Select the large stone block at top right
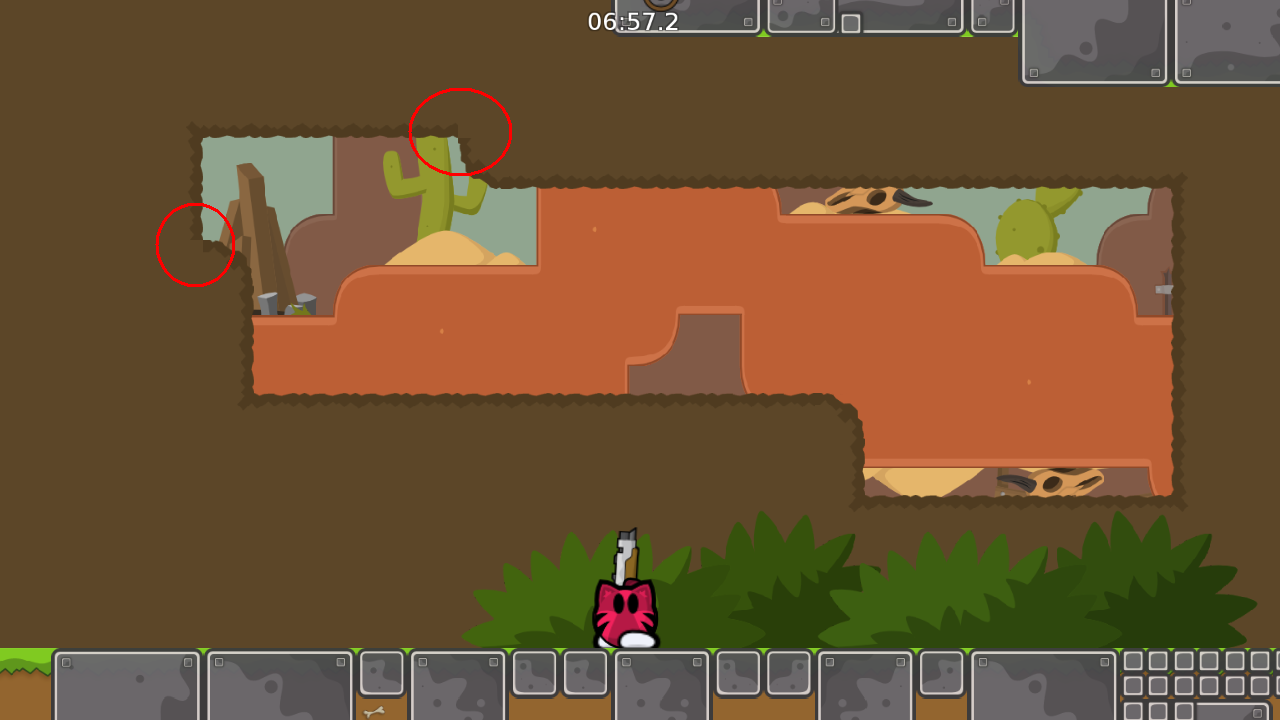 click(1094, 40)
